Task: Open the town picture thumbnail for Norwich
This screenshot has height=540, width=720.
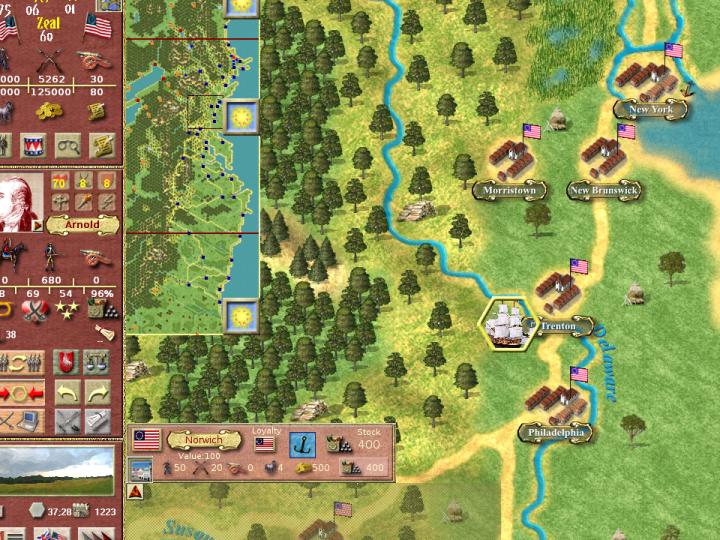Action: [x=141, y=469]
